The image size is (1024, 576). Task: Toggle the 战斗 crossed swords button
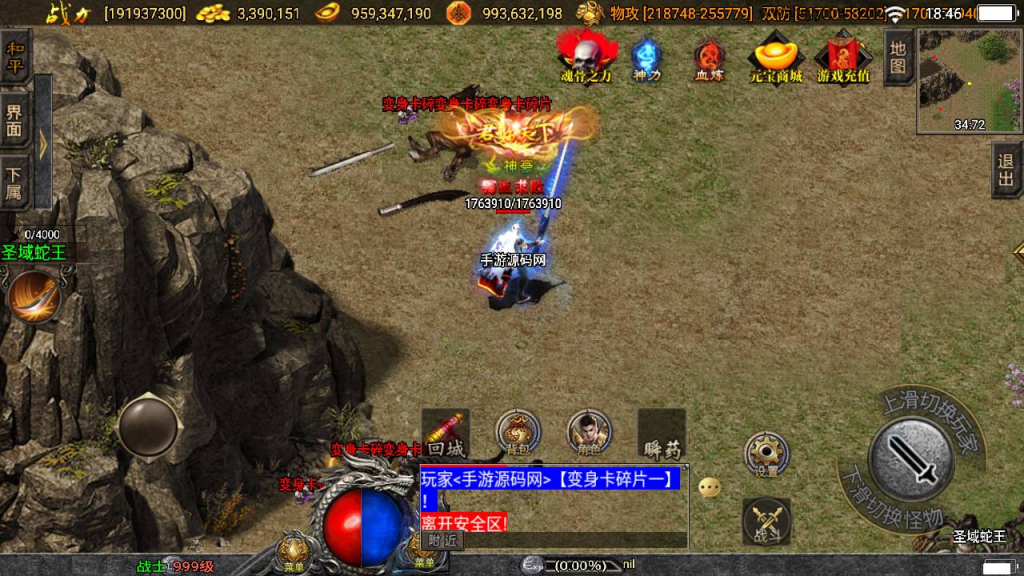[766, 521]
